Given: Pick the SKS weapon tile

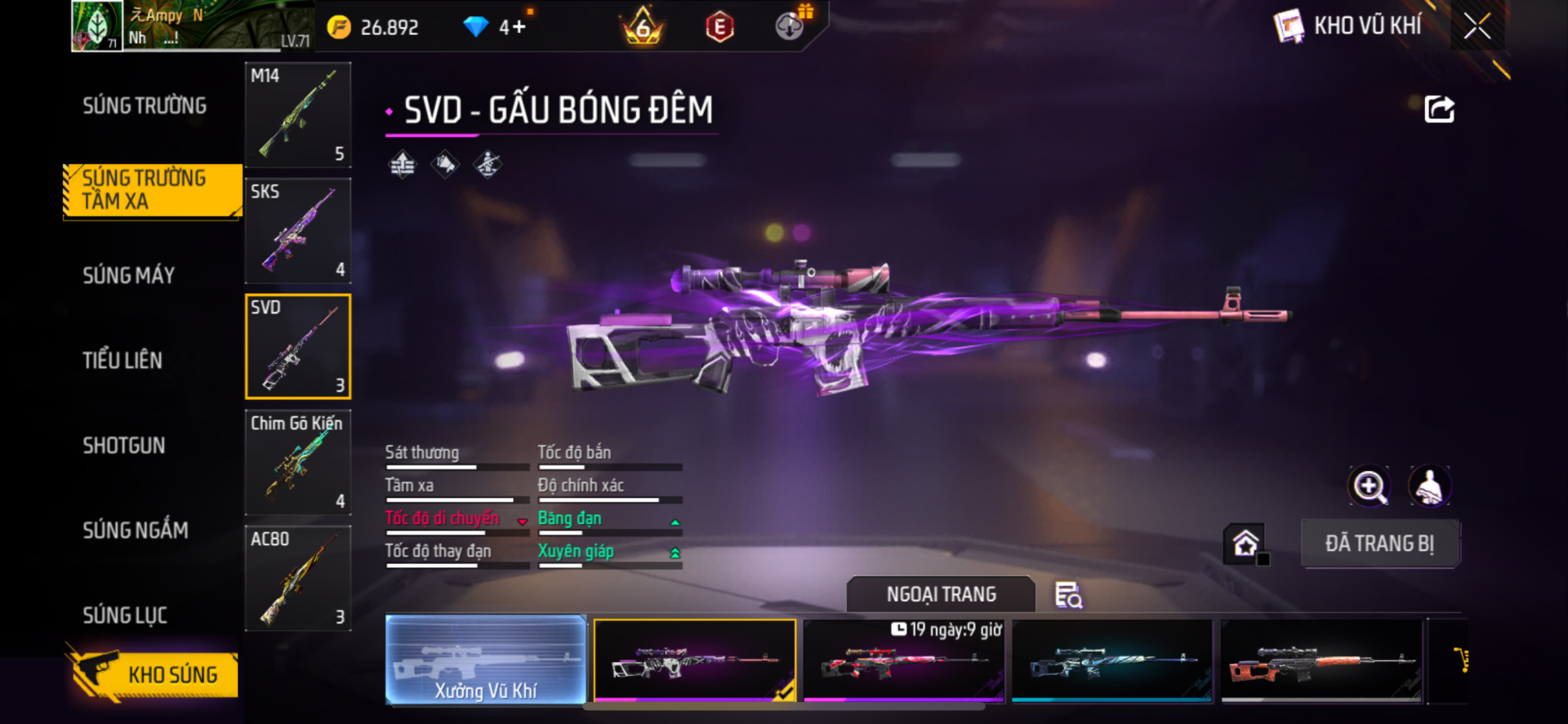Looking at the screenshot, I should coord(298,231).
